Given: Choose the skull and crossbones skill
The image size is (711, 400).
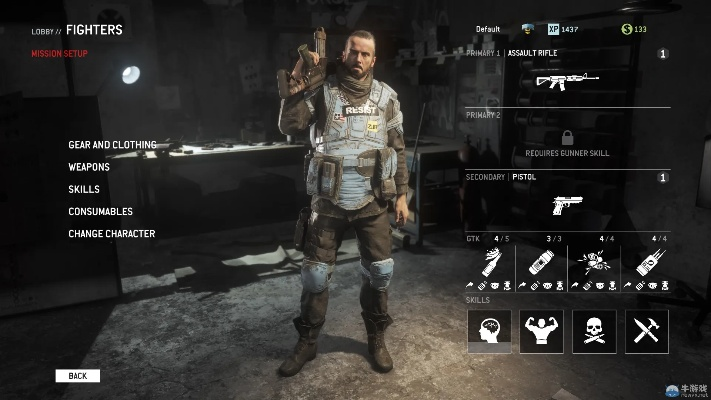Looking at the screenshot, I should click(594, 331).
